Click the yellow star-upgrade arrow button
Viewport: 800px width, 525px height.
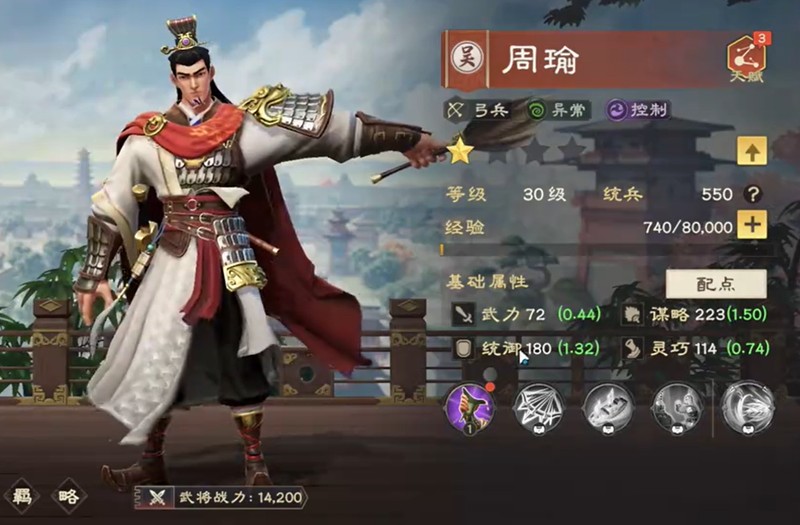coord(751,152)
